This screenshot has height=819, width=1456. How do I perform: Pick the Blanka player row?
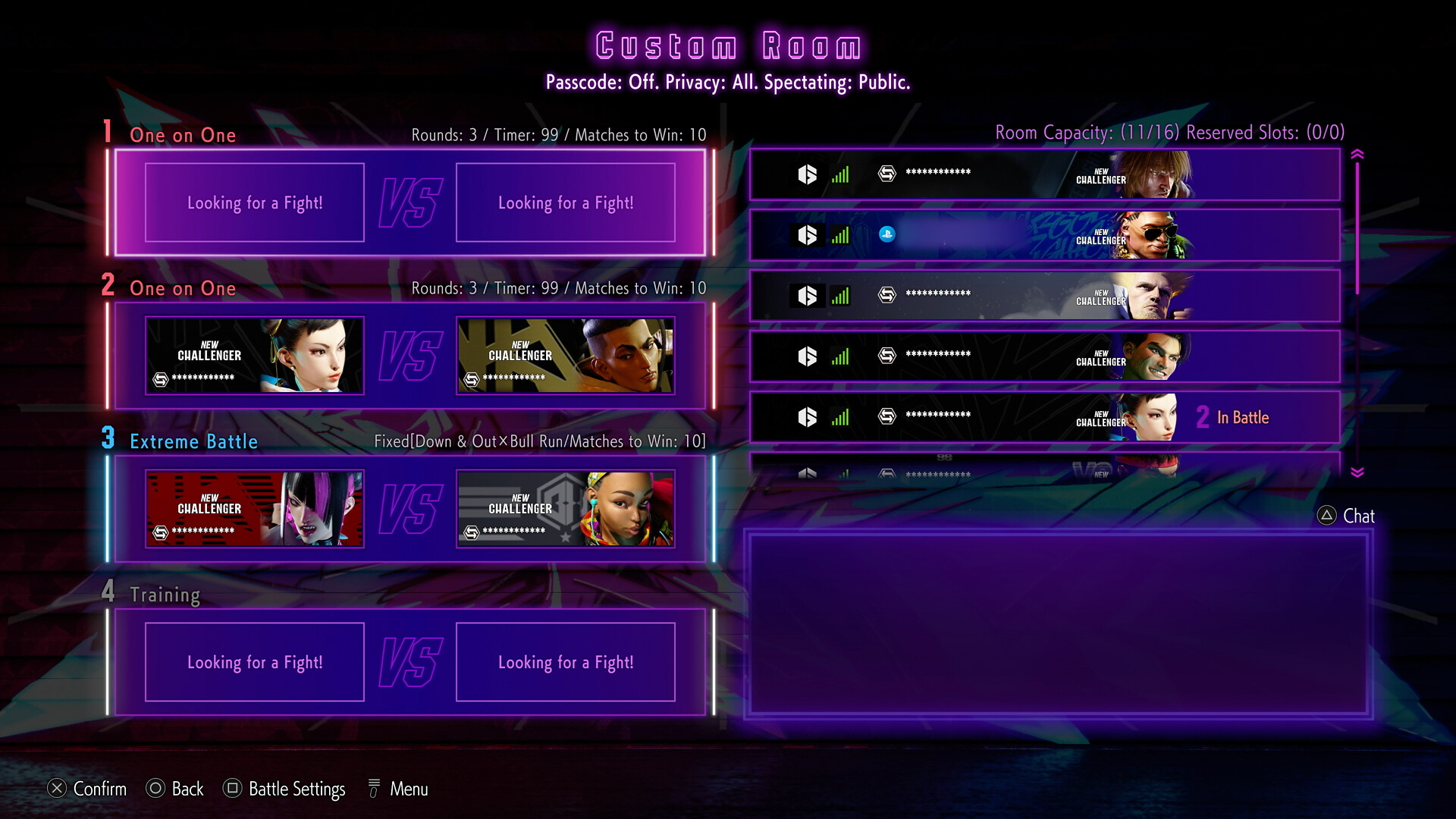(x=1044, y=357)
